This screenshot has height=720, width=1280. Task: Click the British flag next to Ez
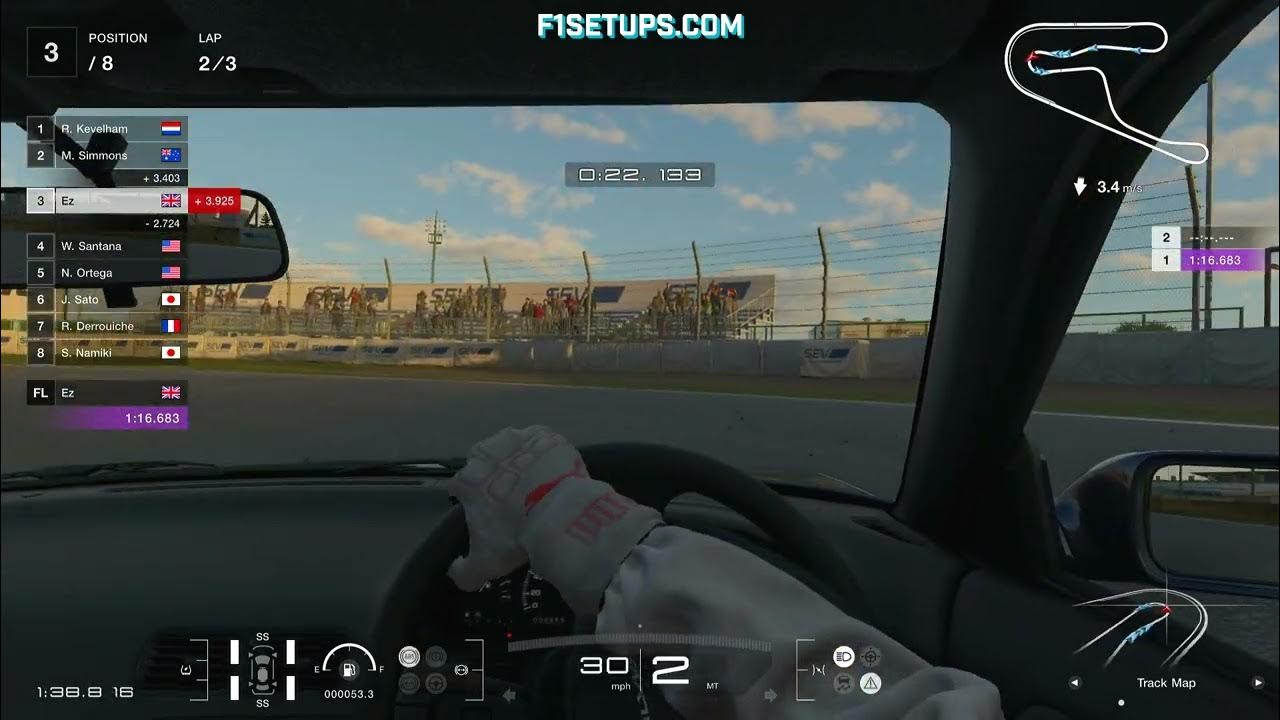[170, 200]
